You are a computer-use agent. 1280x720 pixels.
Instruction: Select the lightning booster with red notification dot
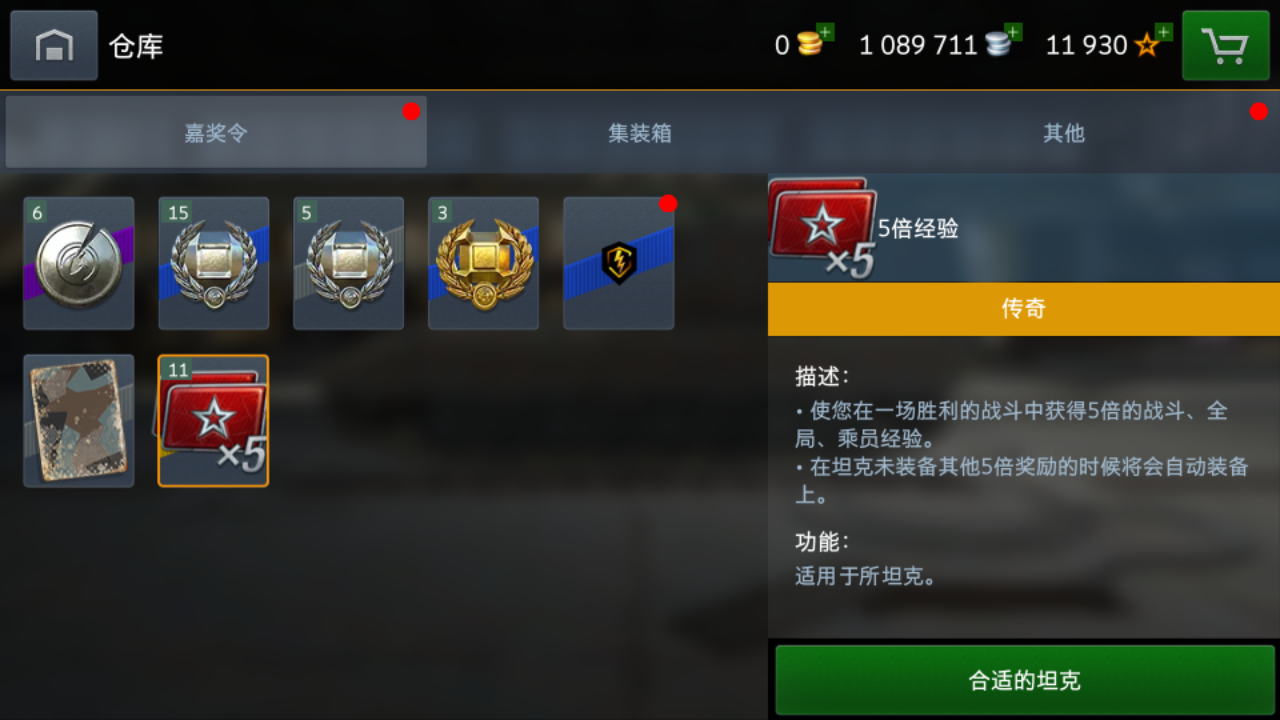click(x=618, y=263)
